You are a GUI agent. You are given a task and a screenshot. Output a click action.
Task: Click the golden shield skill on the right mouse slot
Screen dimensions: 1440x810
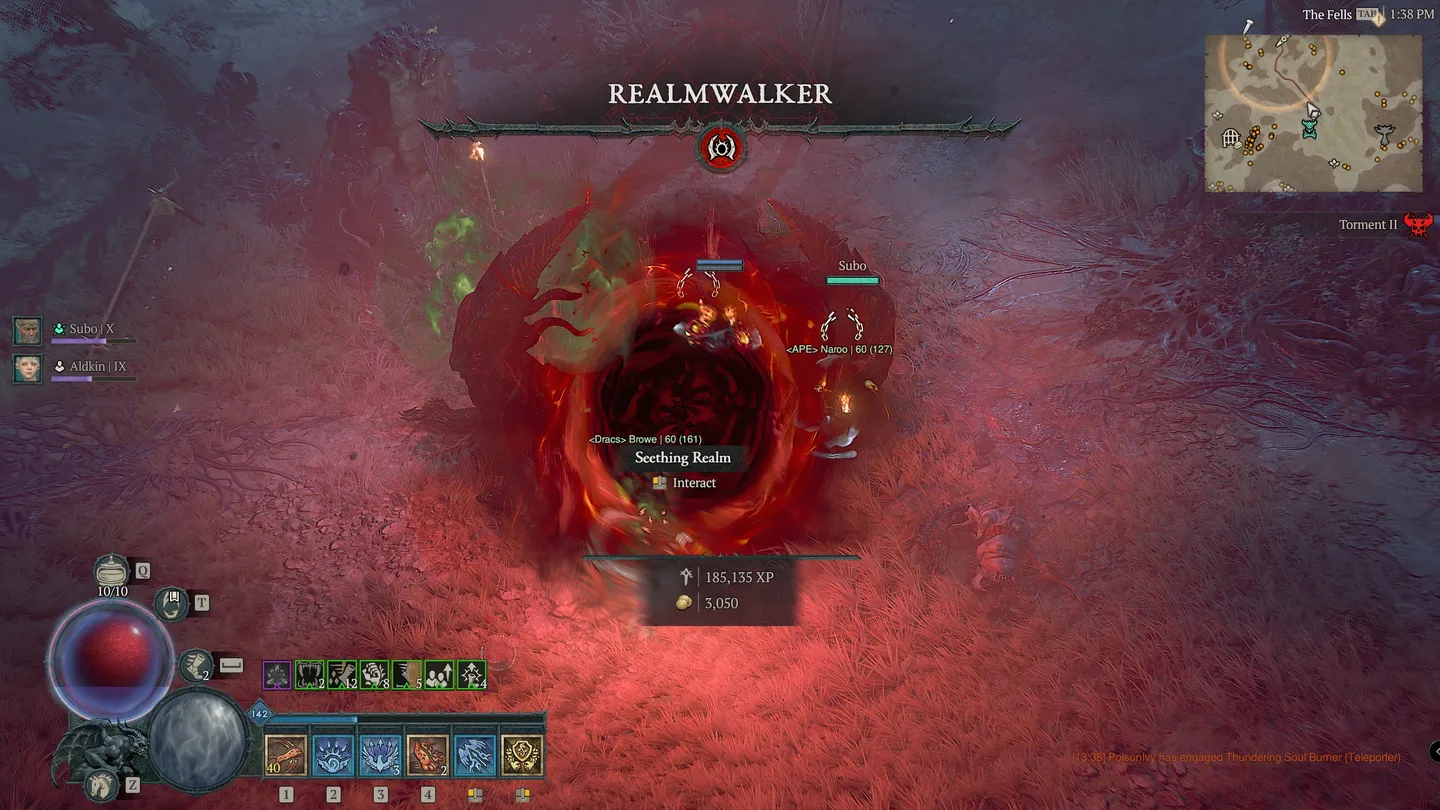[519, 753]
